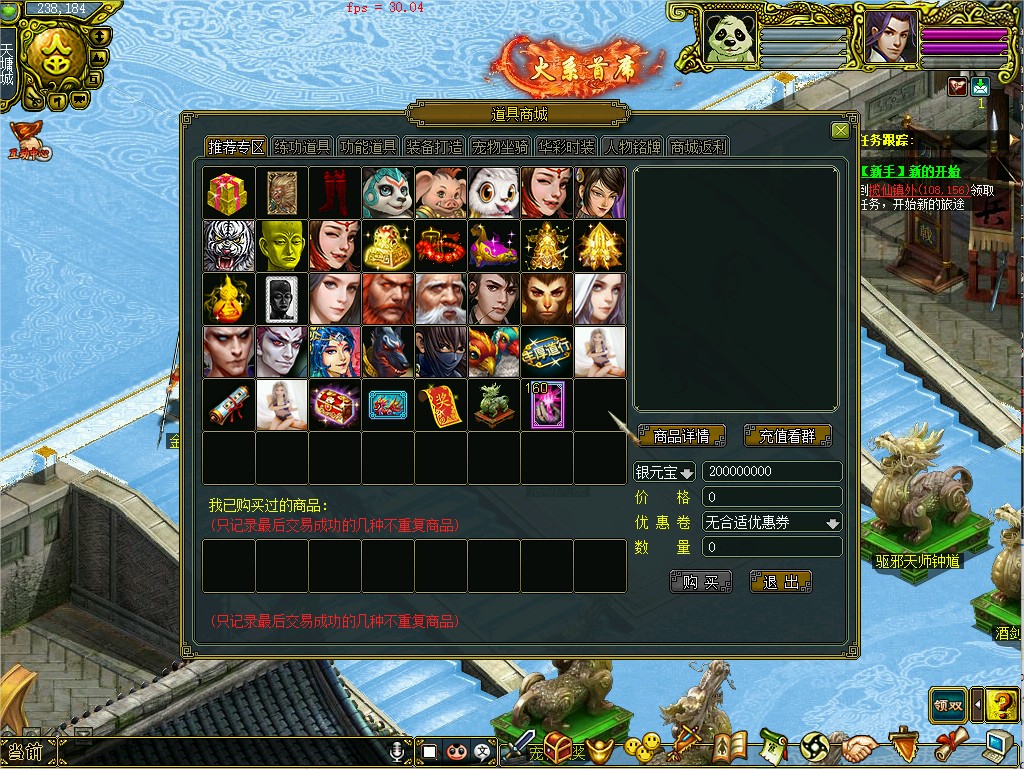View the 商城返利 tab
Screen dimensions: 1024x769
coord(698,147)
